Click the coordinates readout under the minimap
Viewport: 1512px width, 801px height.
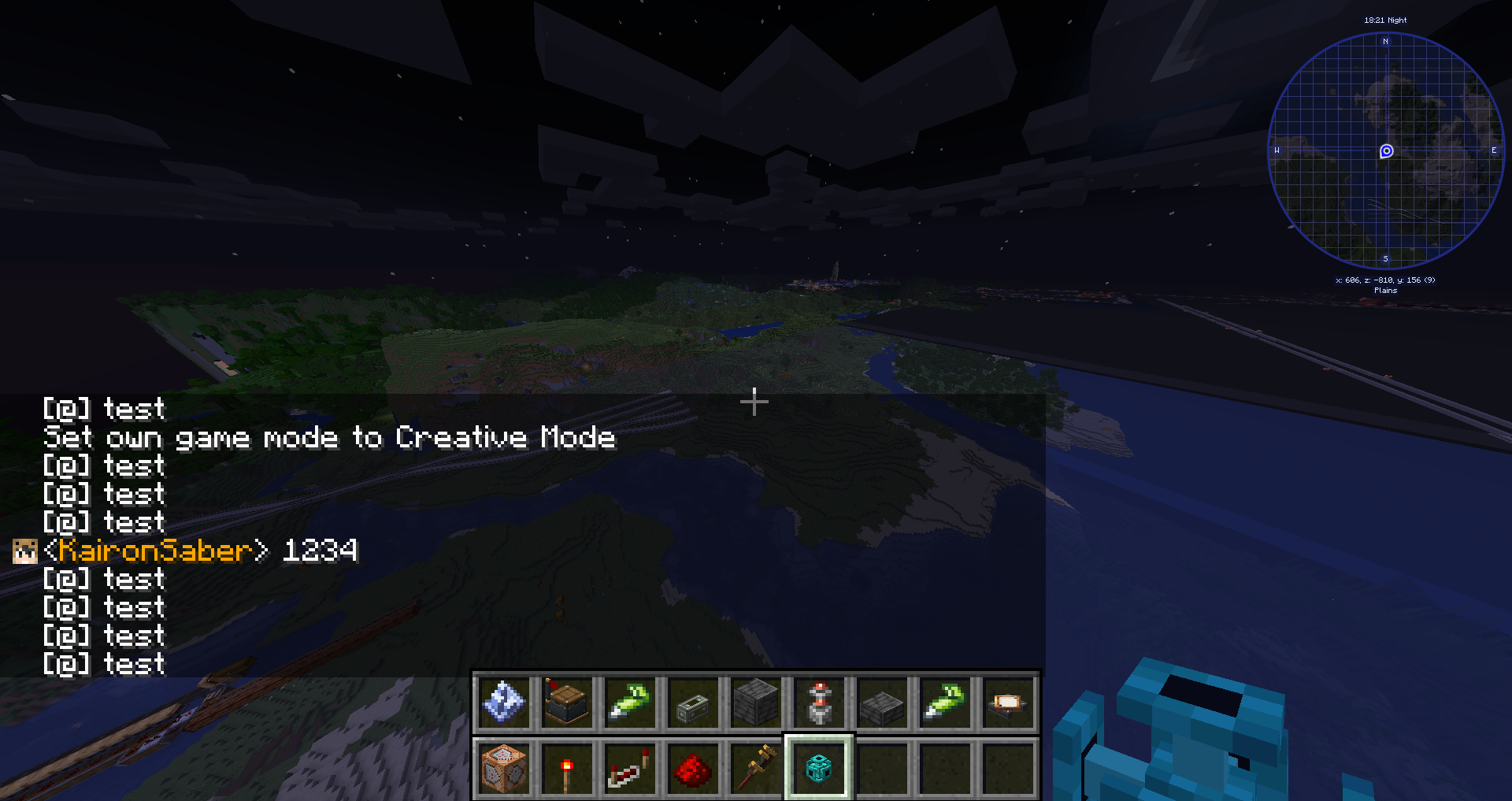click(1384, 280)
